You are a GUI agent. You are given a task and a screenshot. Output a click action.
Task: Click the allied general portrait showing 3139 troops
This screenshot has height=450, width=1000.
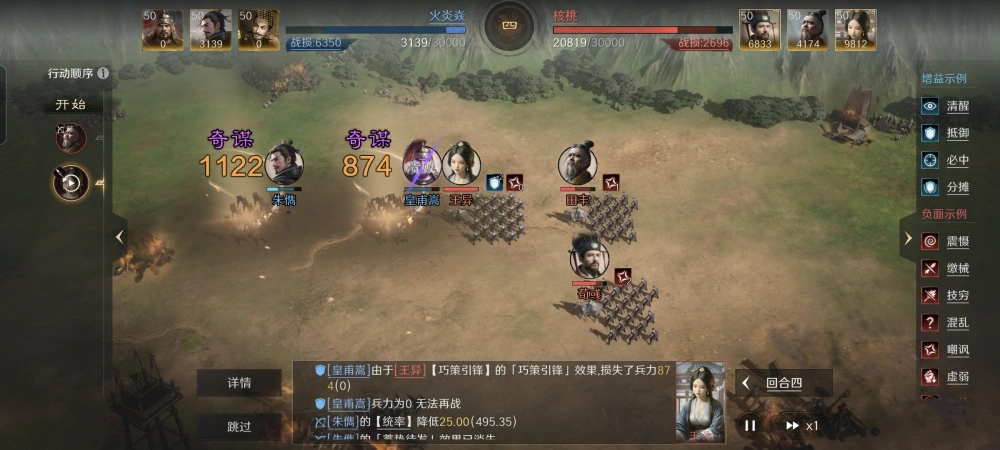coord(211,29)
